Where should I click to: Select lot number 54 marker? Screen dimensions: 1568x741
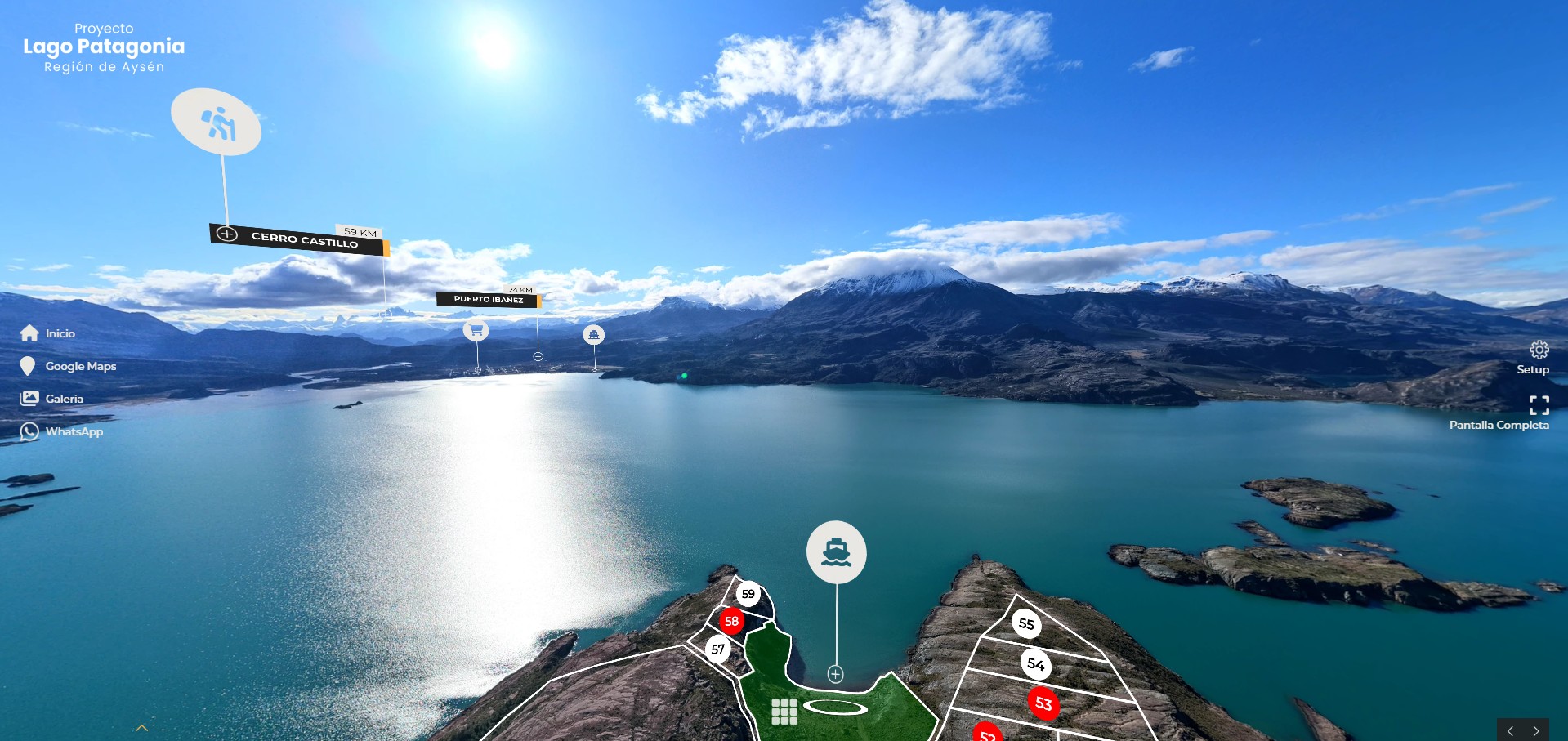click(x=1035, y=664)
